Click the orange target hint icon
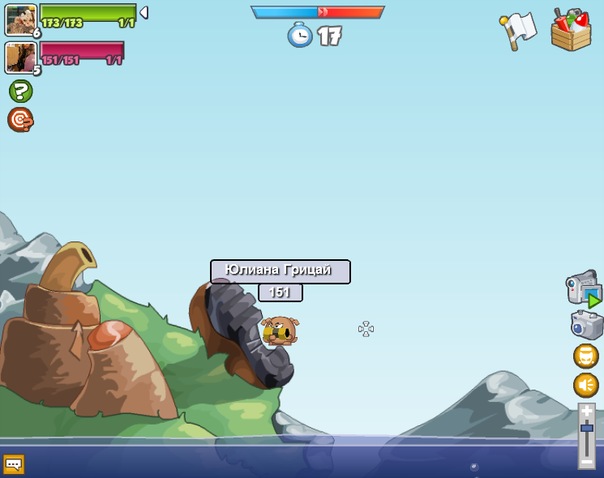 click(x=20, y=120)
